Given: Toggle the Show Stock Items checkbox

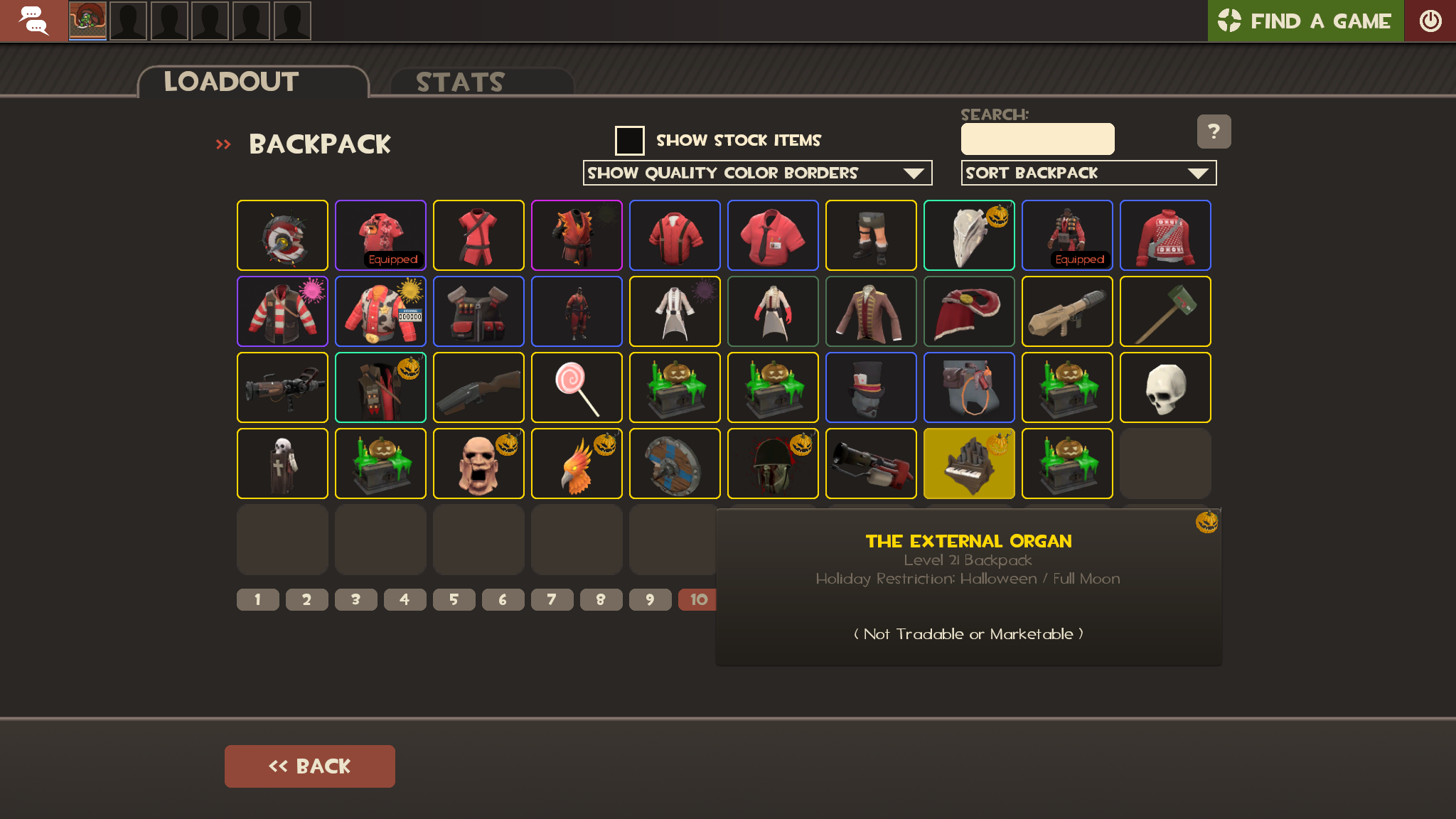Looking at the screenshot, I should point(629,140).
